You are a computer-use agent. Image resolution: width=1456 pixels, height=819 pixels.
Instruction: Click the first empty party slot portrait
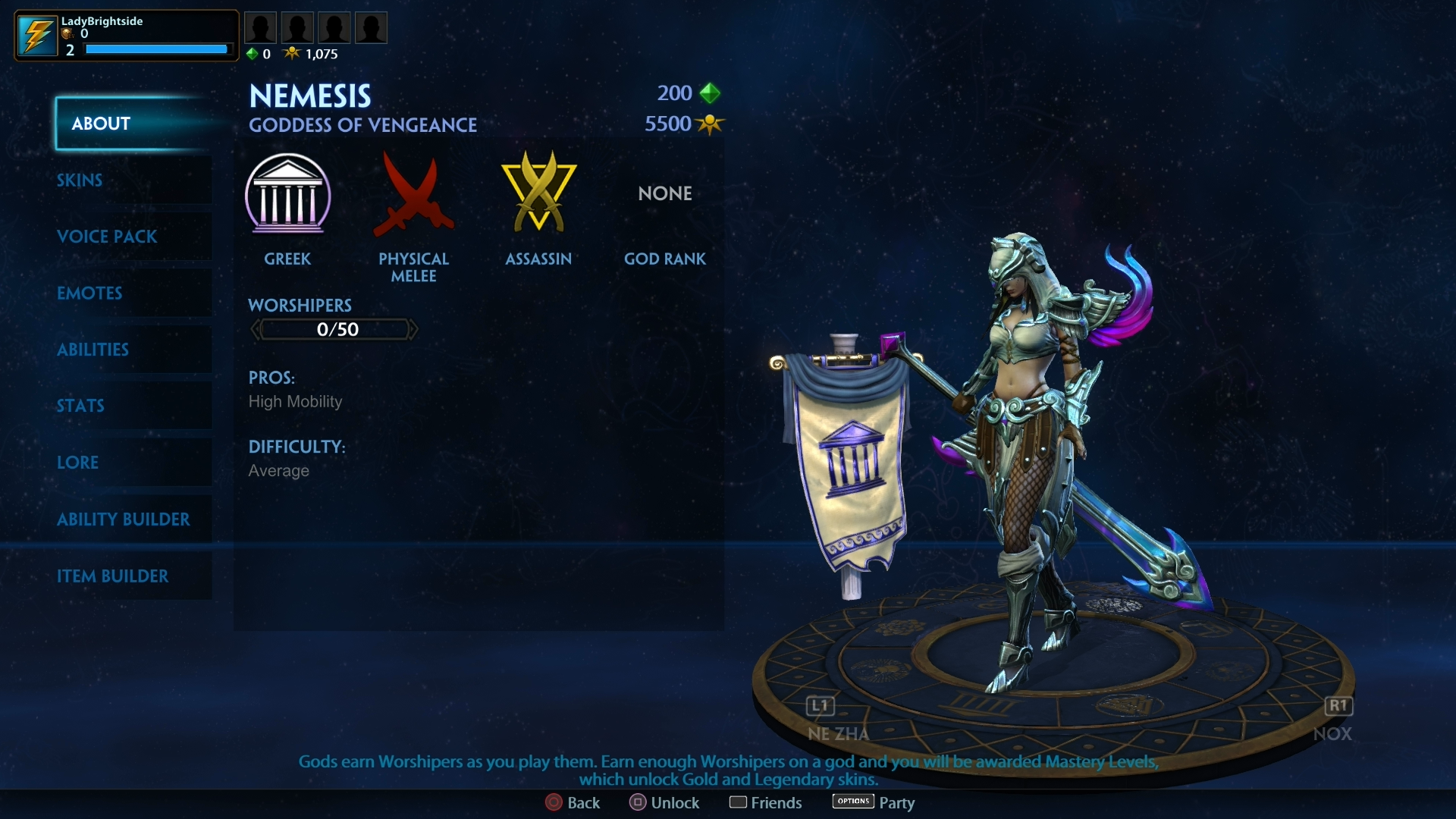(260, 27)
